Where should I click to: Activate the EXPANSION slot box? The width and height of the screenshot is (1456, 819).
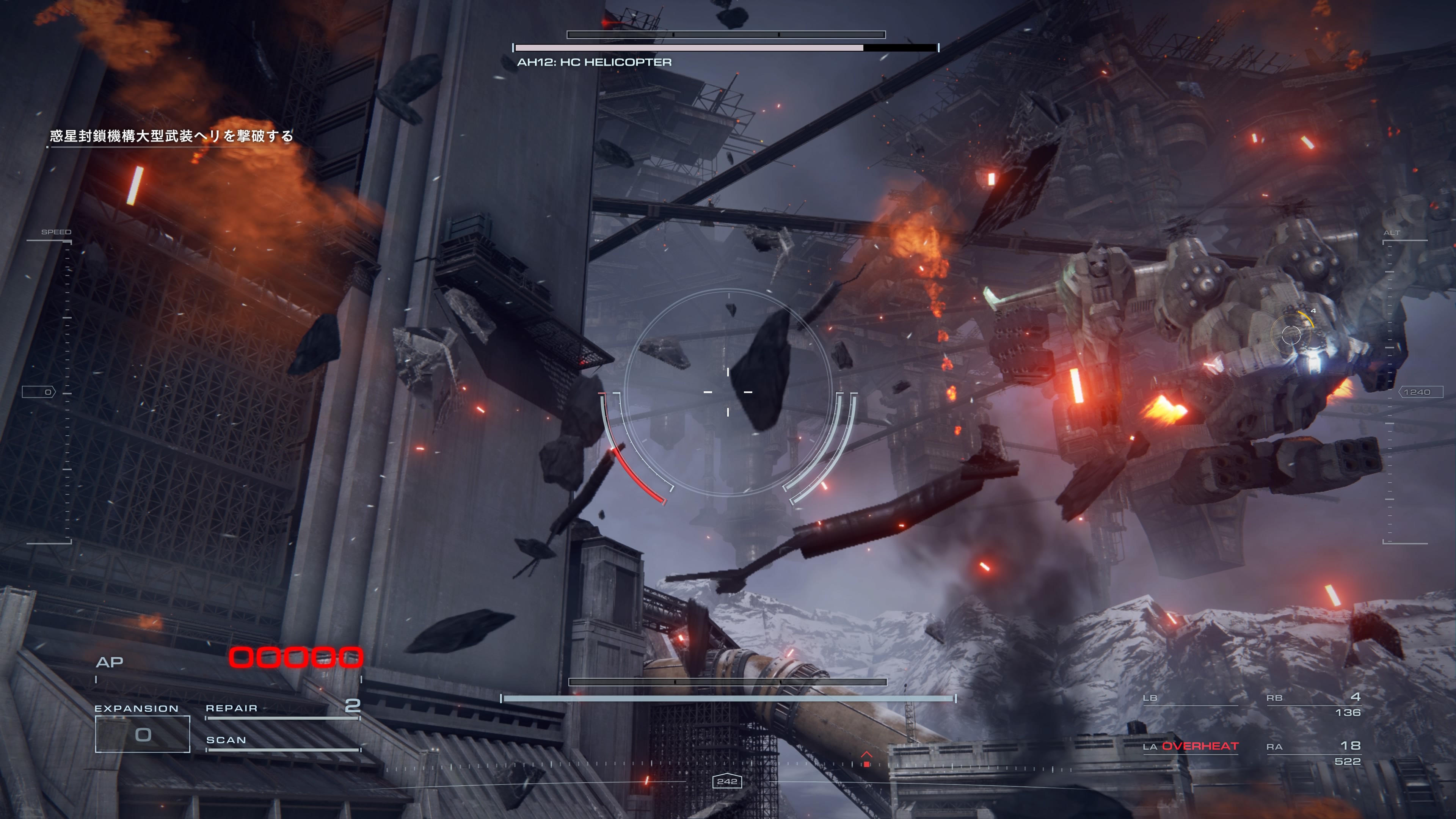(143, 734)
